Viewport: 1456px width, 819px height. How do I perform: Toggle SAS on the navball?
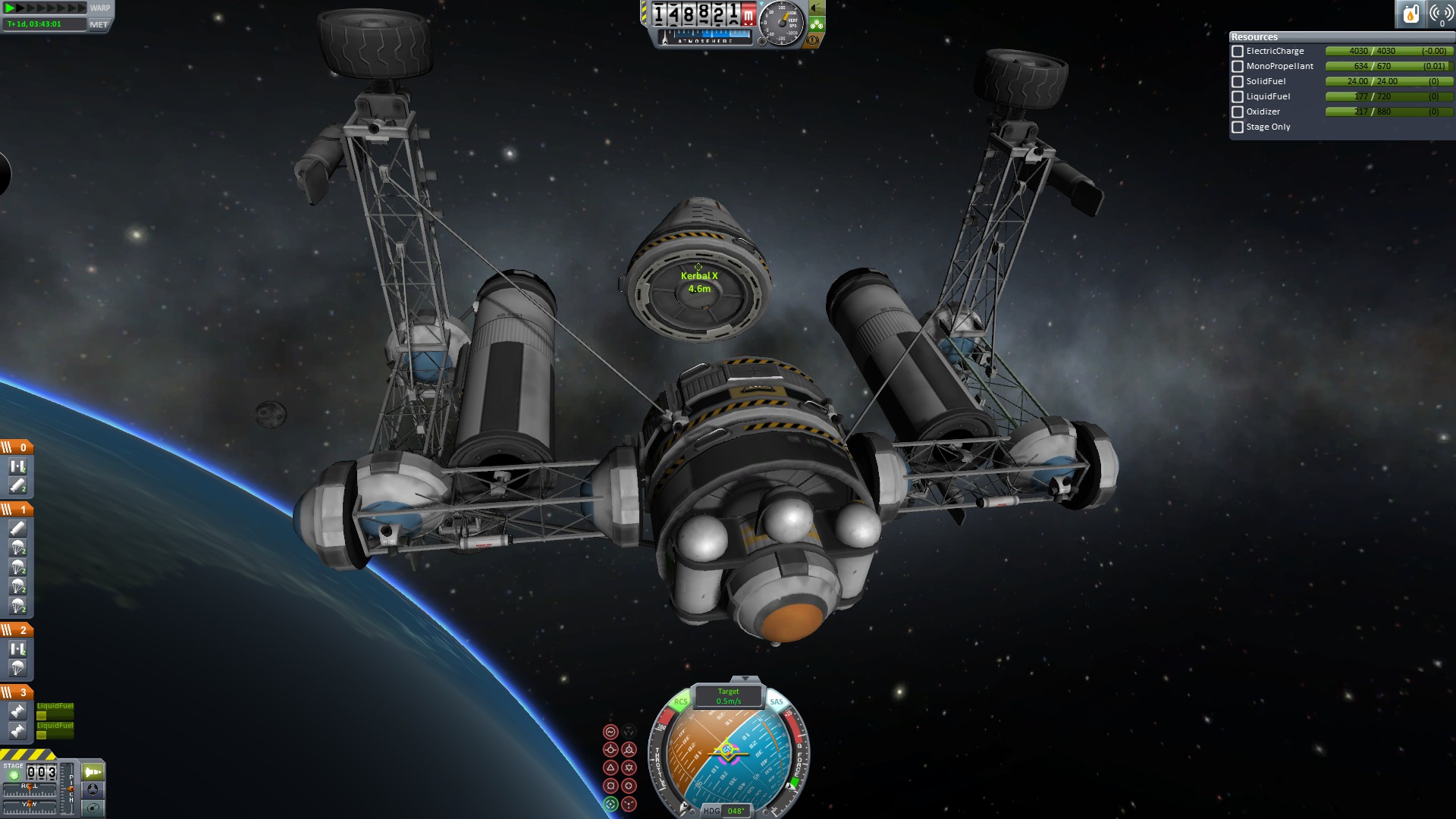(x=777, y=702)
